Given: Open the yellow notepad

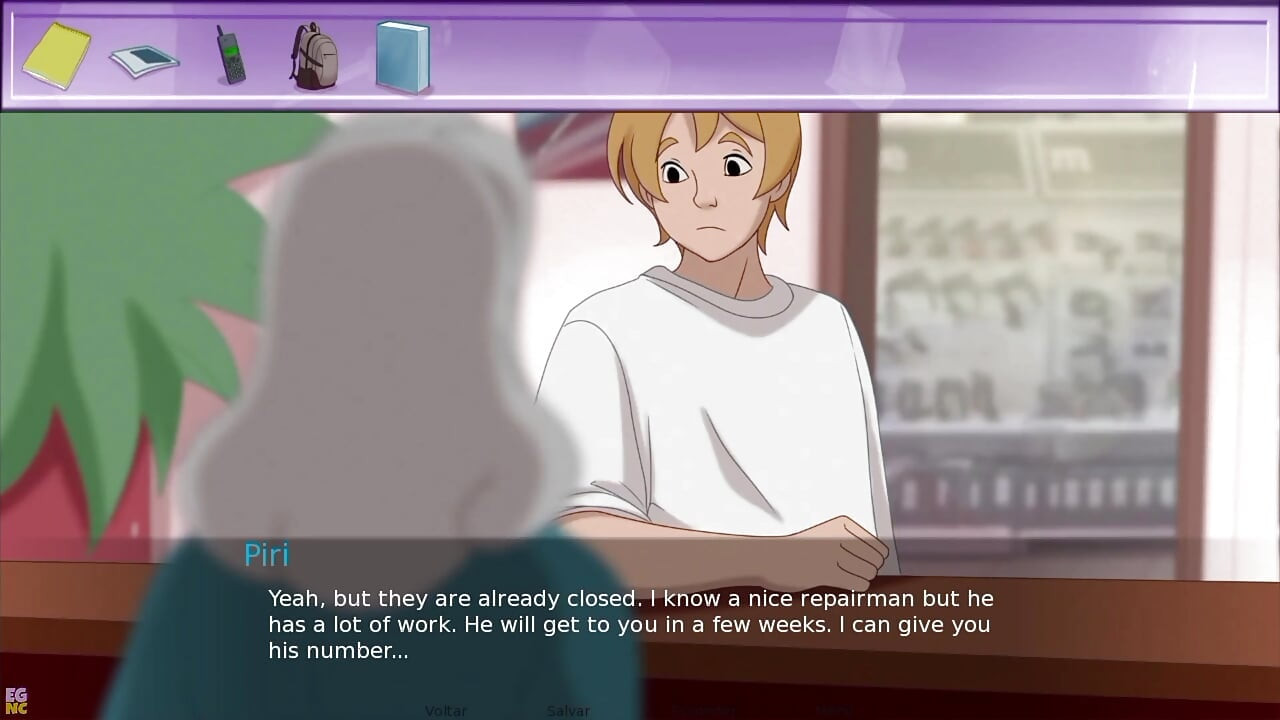Looking at the screenshot, I should coord(57,55).
